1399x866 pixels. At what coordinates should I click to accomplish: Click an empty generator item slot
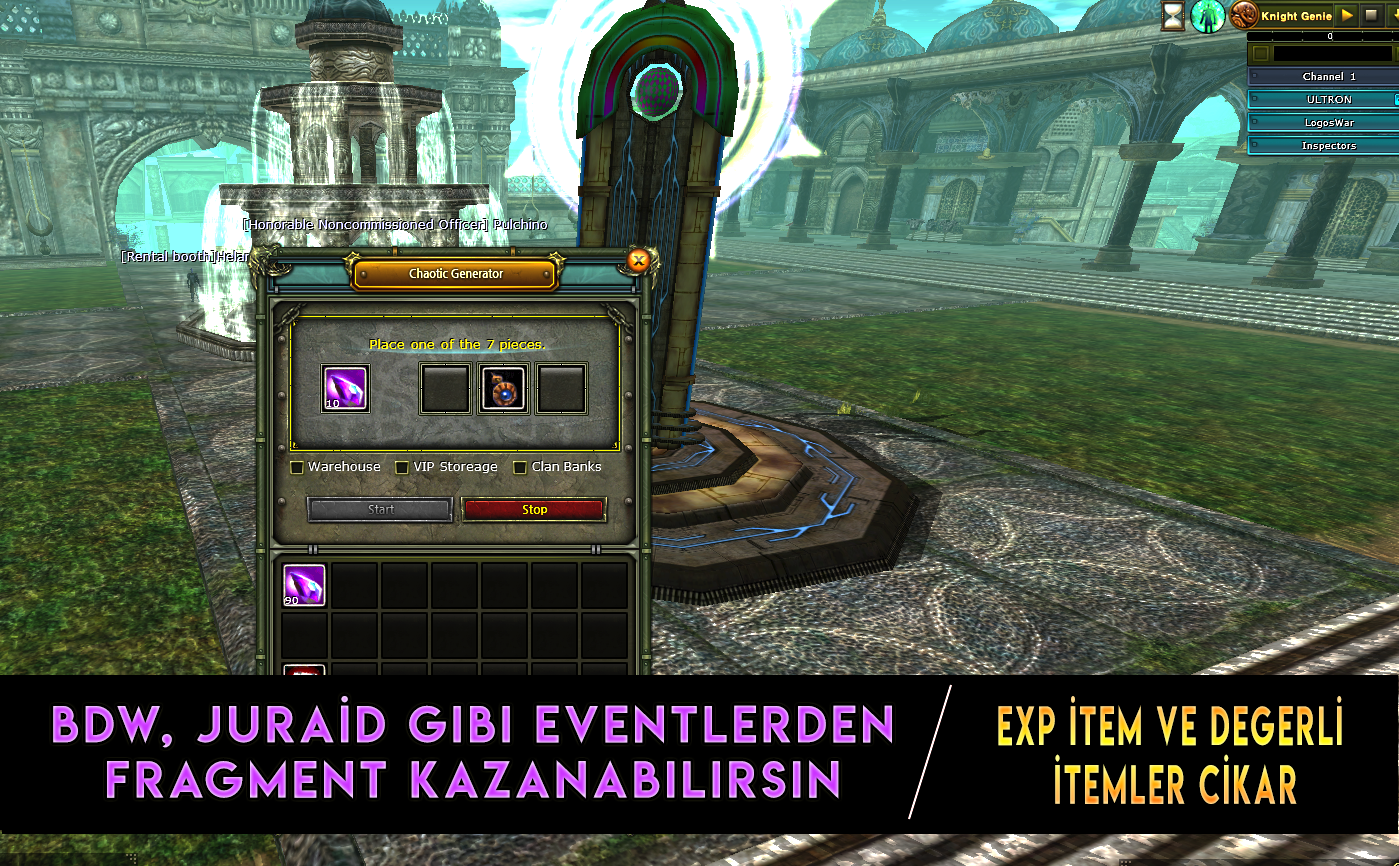[445, 387]
